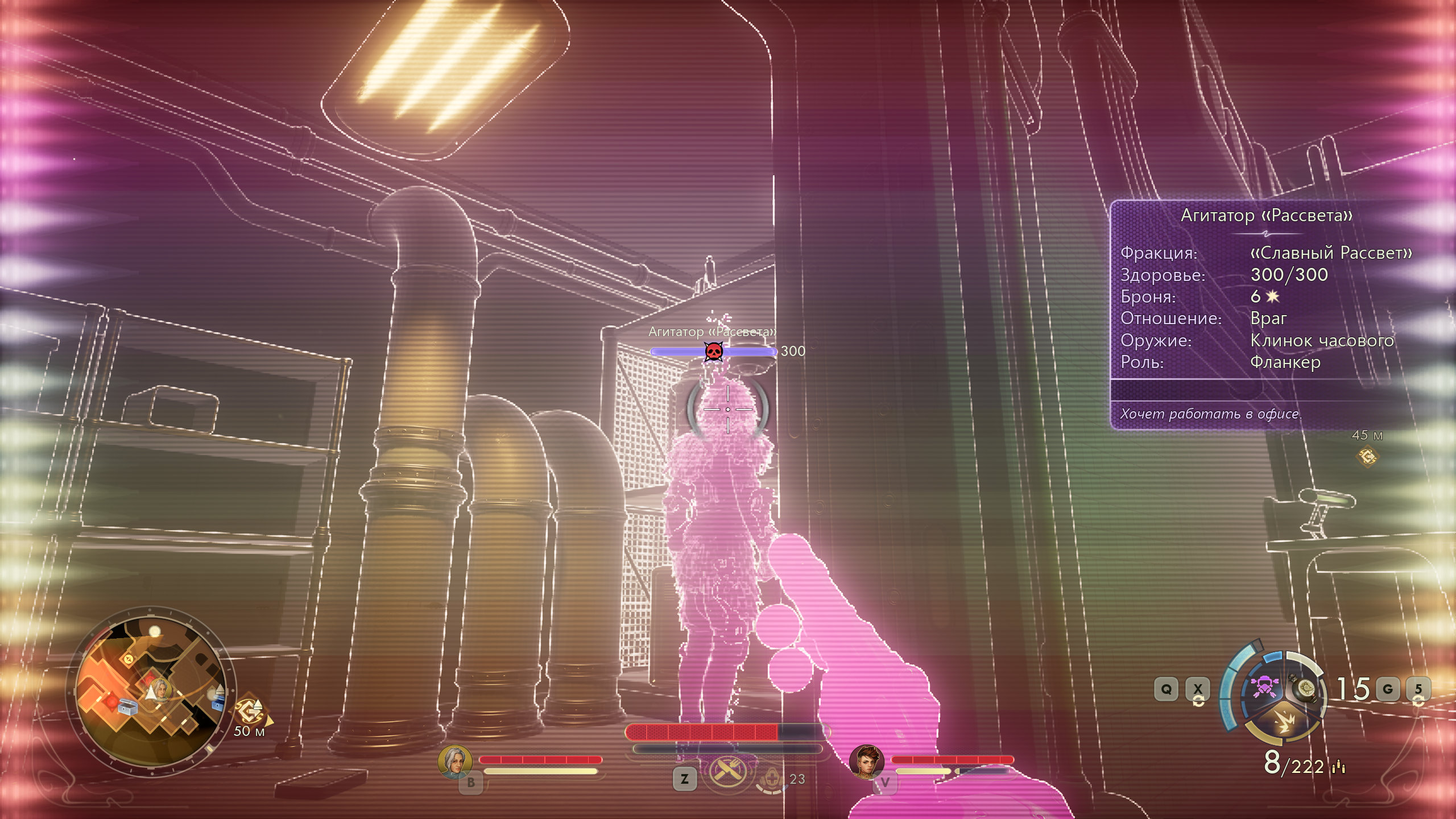Click the red skull enemy icon
Image resolution: width=1456 pixels, height=819 pixels.
[713, 352]
